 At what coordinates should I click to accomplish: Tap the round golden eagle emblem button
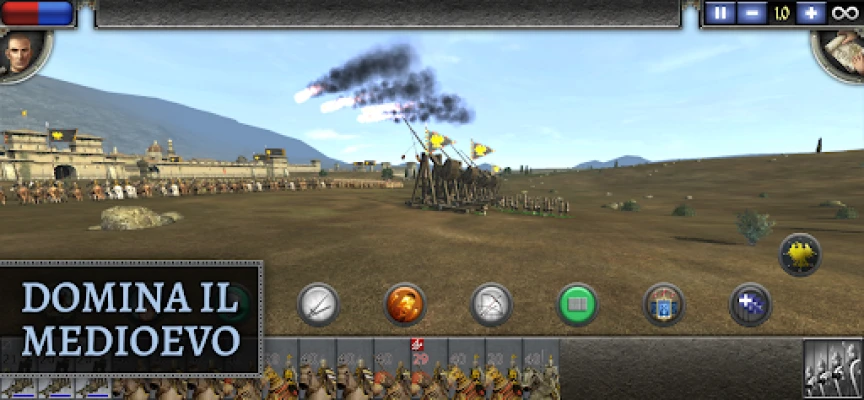(x=800, y=254)
